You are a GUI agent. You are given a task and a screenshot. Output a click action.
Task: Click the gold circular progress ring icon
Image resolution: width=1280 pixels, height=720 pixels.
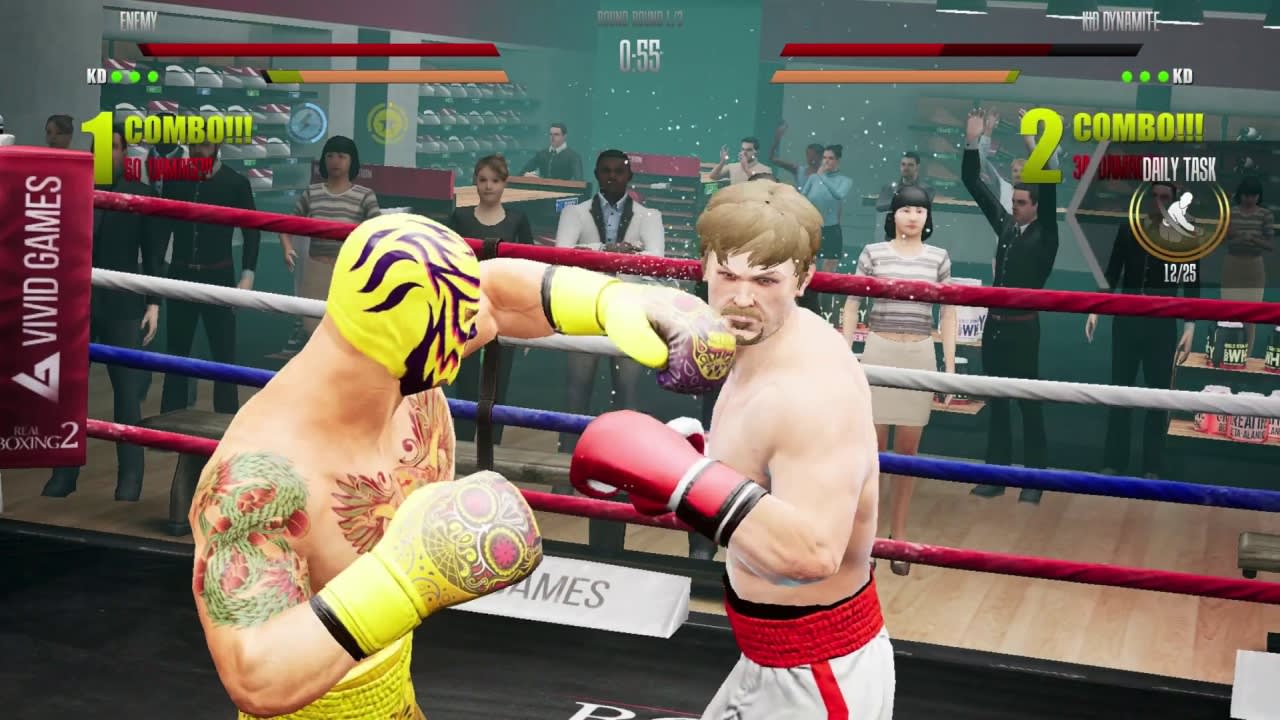click(1179, 219)
